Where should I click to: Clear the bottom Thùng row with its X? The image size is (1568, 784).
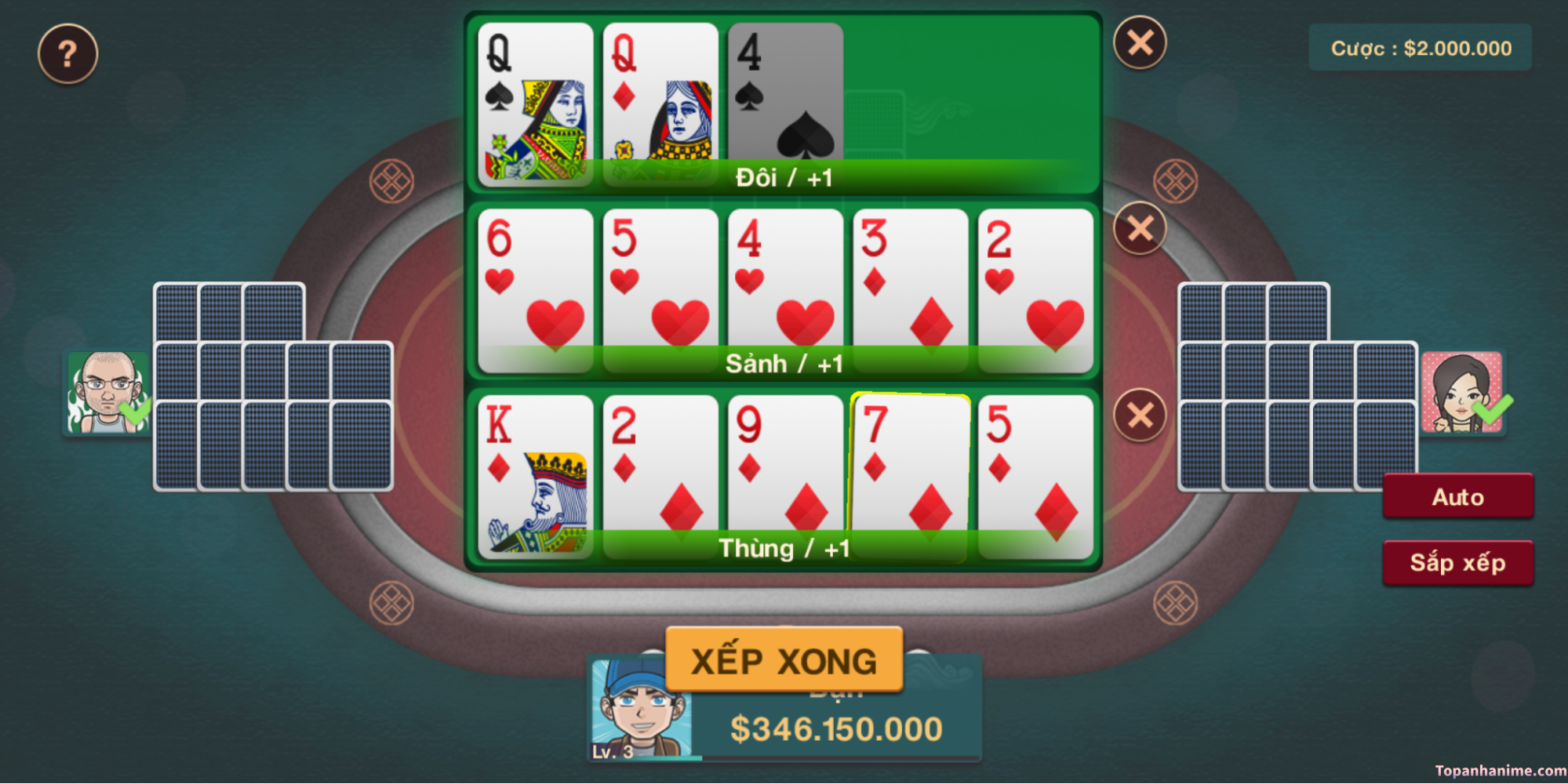click(x=1140, y=415)
